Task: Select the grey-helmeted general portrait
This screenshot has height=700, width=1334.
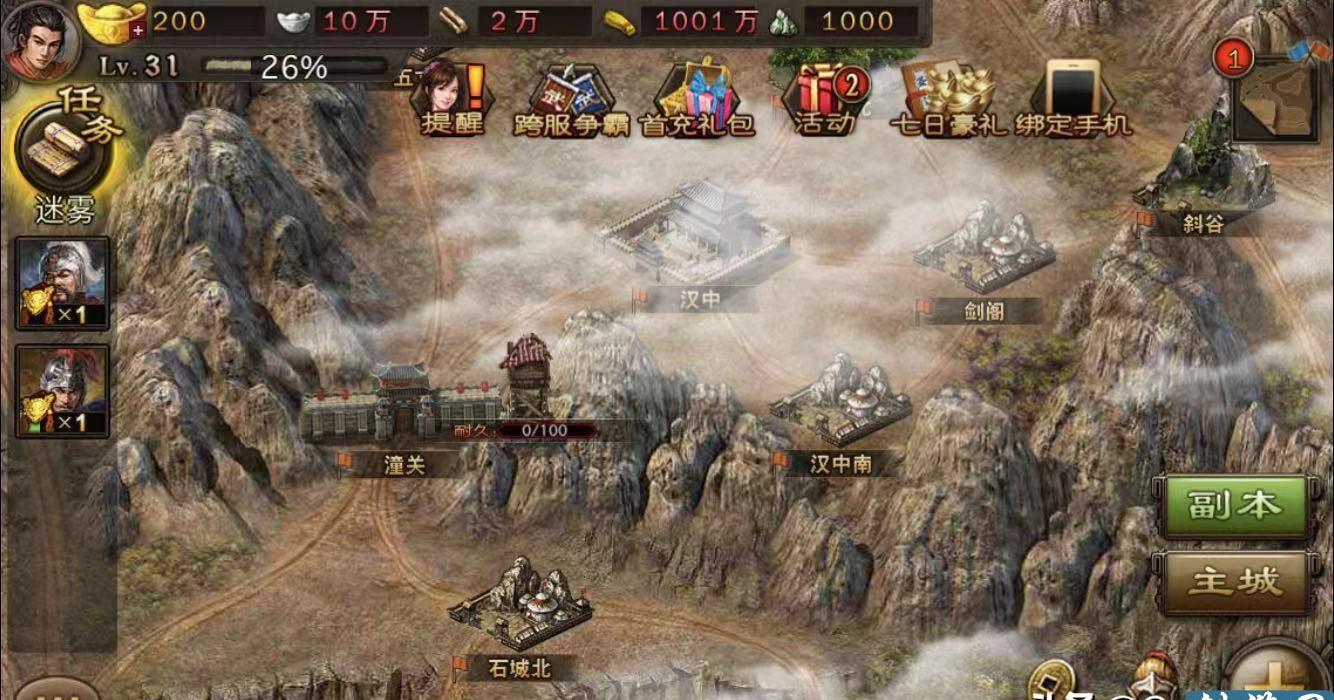Action: click(x=63, y=283)
